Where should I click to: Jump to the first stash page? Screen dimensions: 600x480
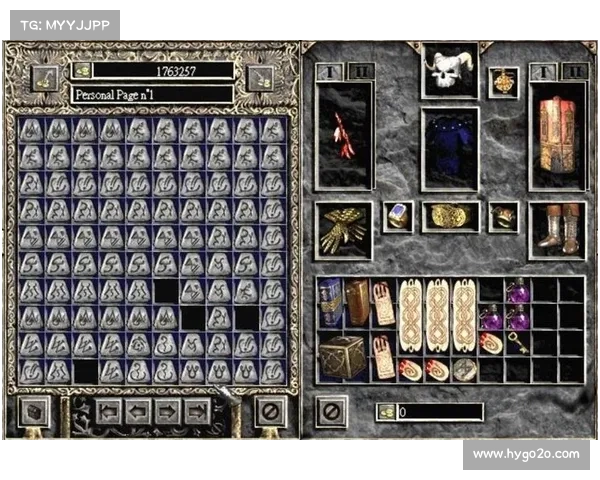[x=109, y=411]
